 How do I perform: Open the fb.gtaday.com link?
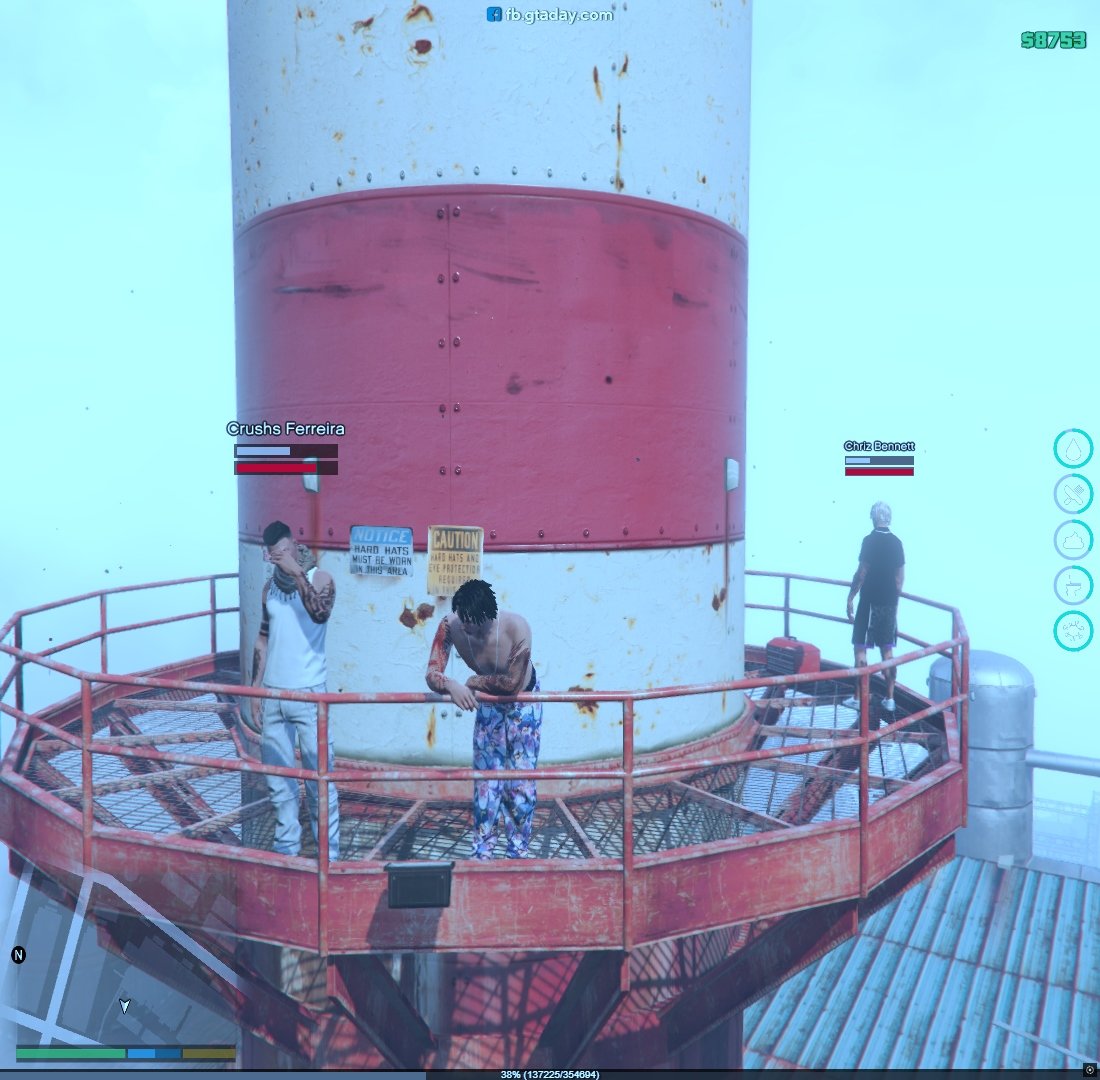[x=550, y=14]
